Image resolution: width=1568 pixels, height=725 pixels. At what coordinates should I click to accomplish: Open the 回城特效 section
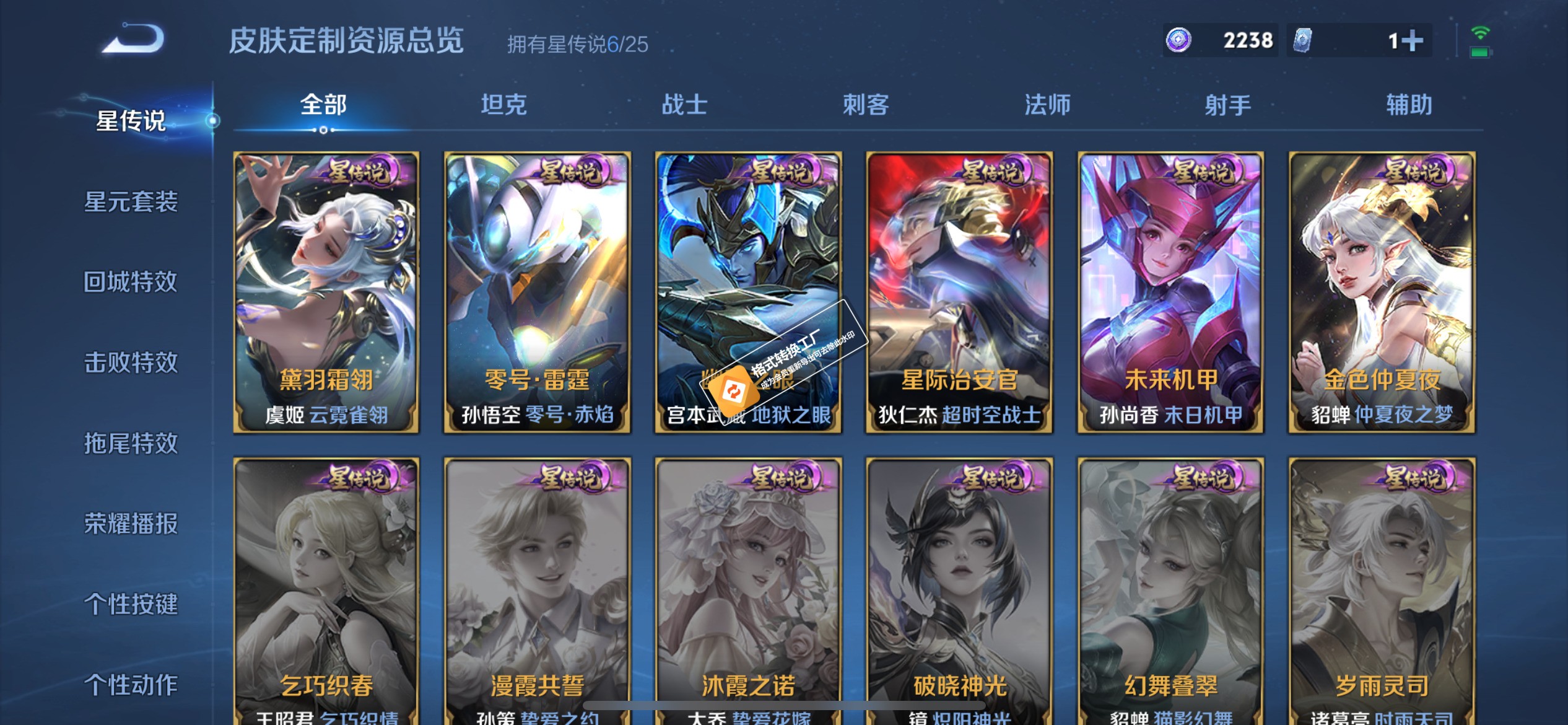pos(132,282)
